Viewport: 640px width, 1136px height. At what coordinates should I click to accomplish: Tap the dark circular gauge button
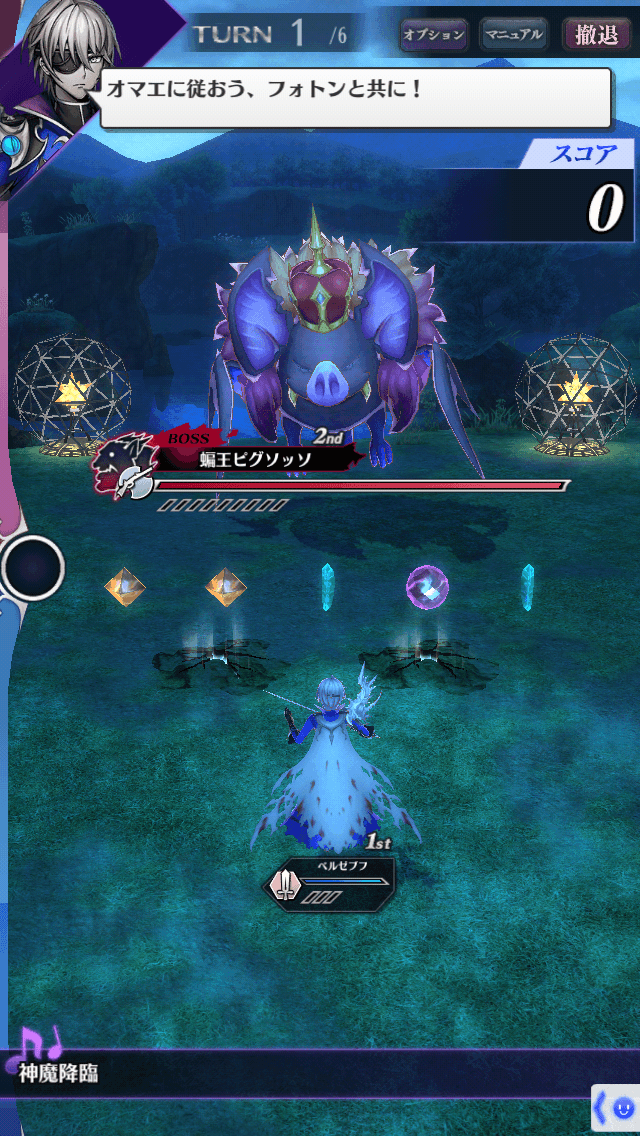coord(32,568)
